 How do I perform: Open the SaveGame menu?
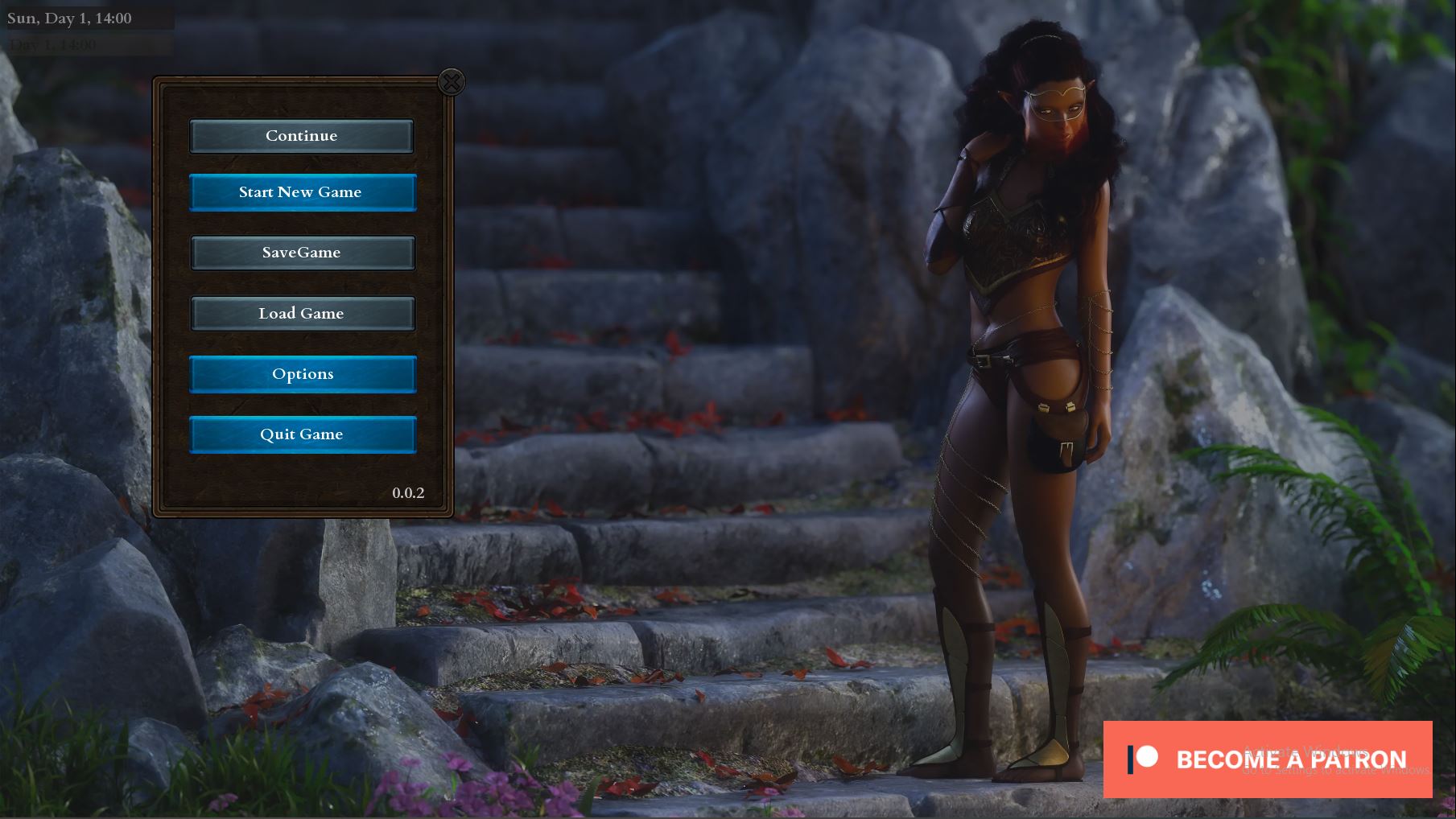pyautogui.click(x=303, y=253)
